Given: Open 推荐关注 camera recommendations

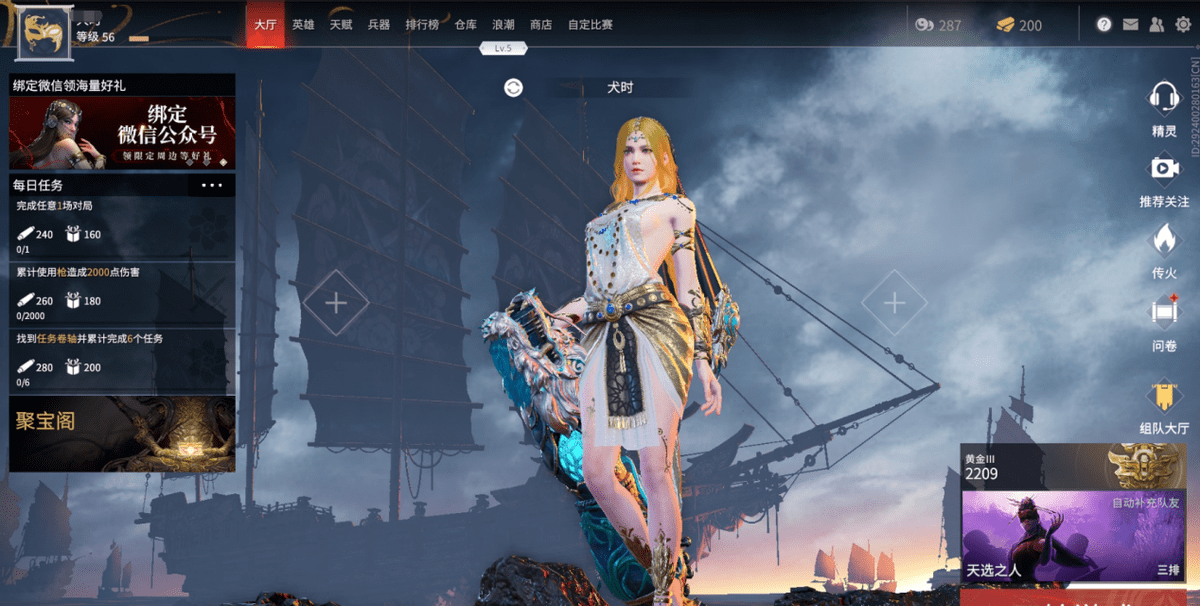Looking at the screenshot, I should point(1164,178).
